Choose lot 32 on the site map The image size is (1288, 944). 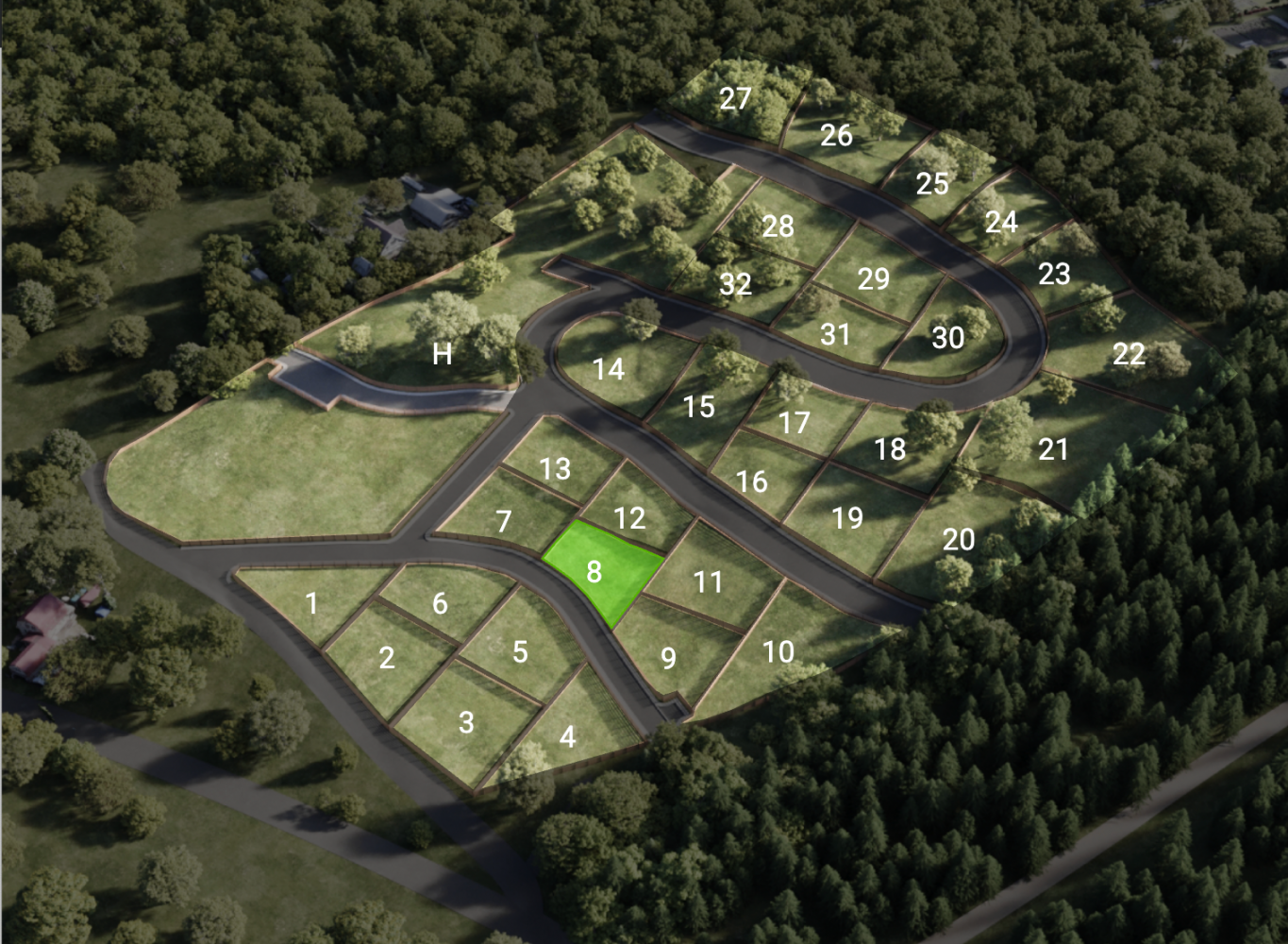735,284
